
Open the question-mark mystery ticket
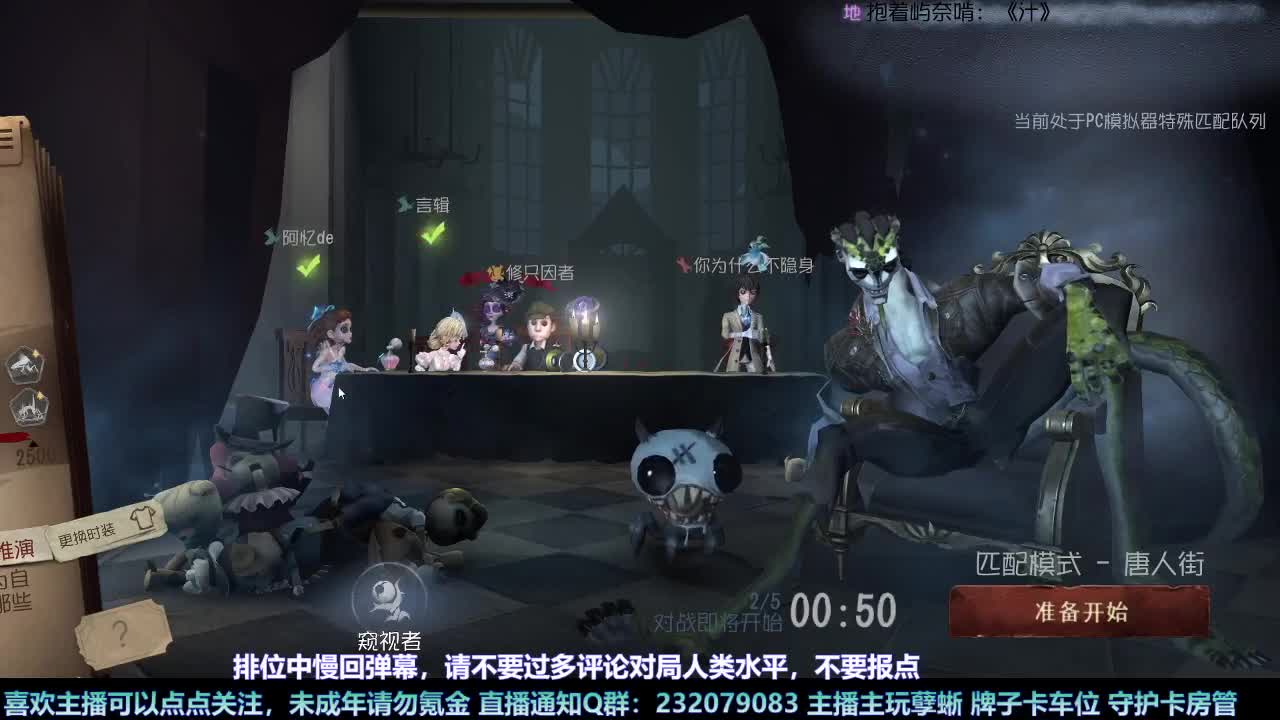pos(124,632)
